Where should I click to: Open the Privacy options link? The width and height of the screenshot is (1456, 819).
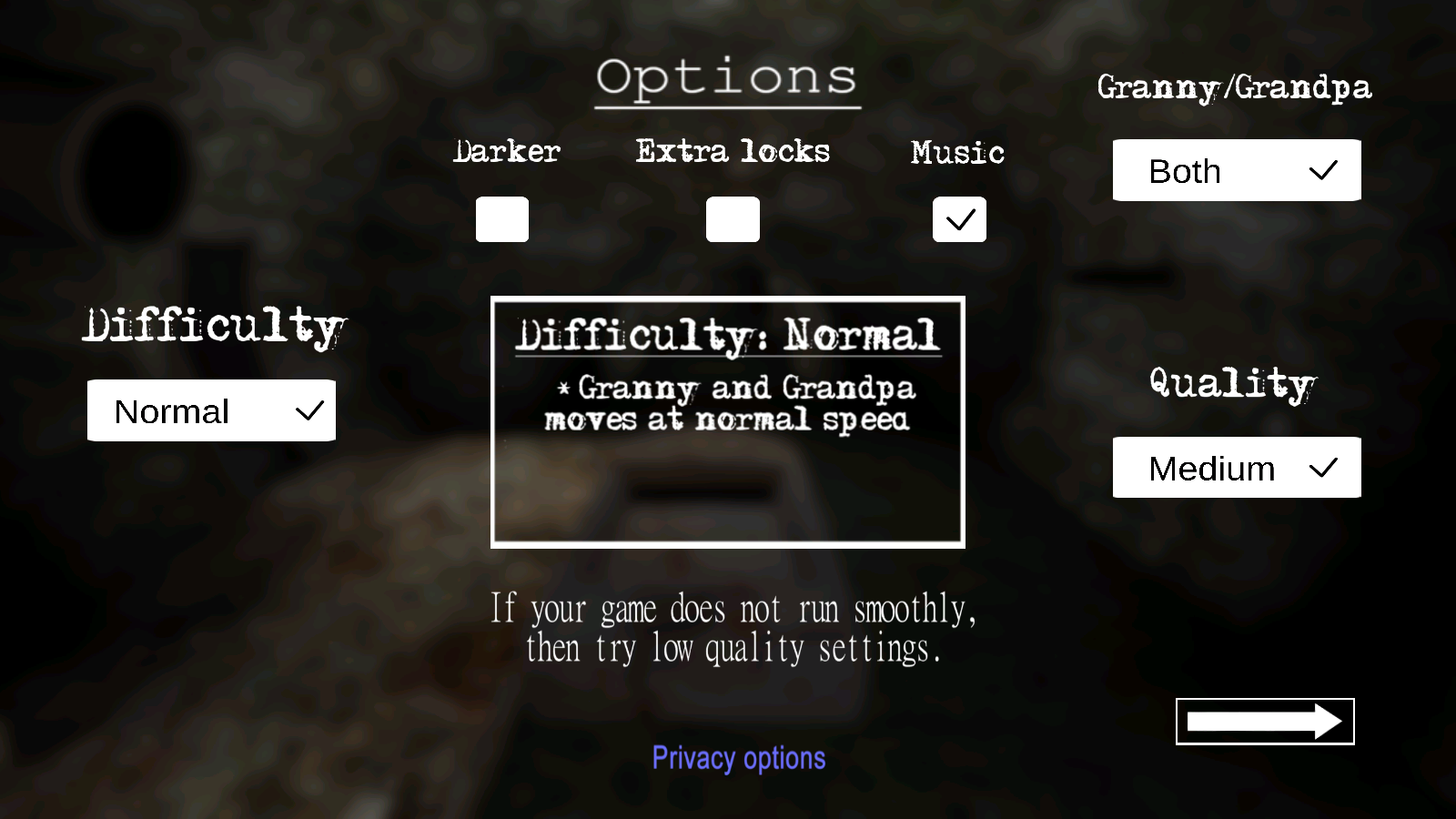point(739,758)
